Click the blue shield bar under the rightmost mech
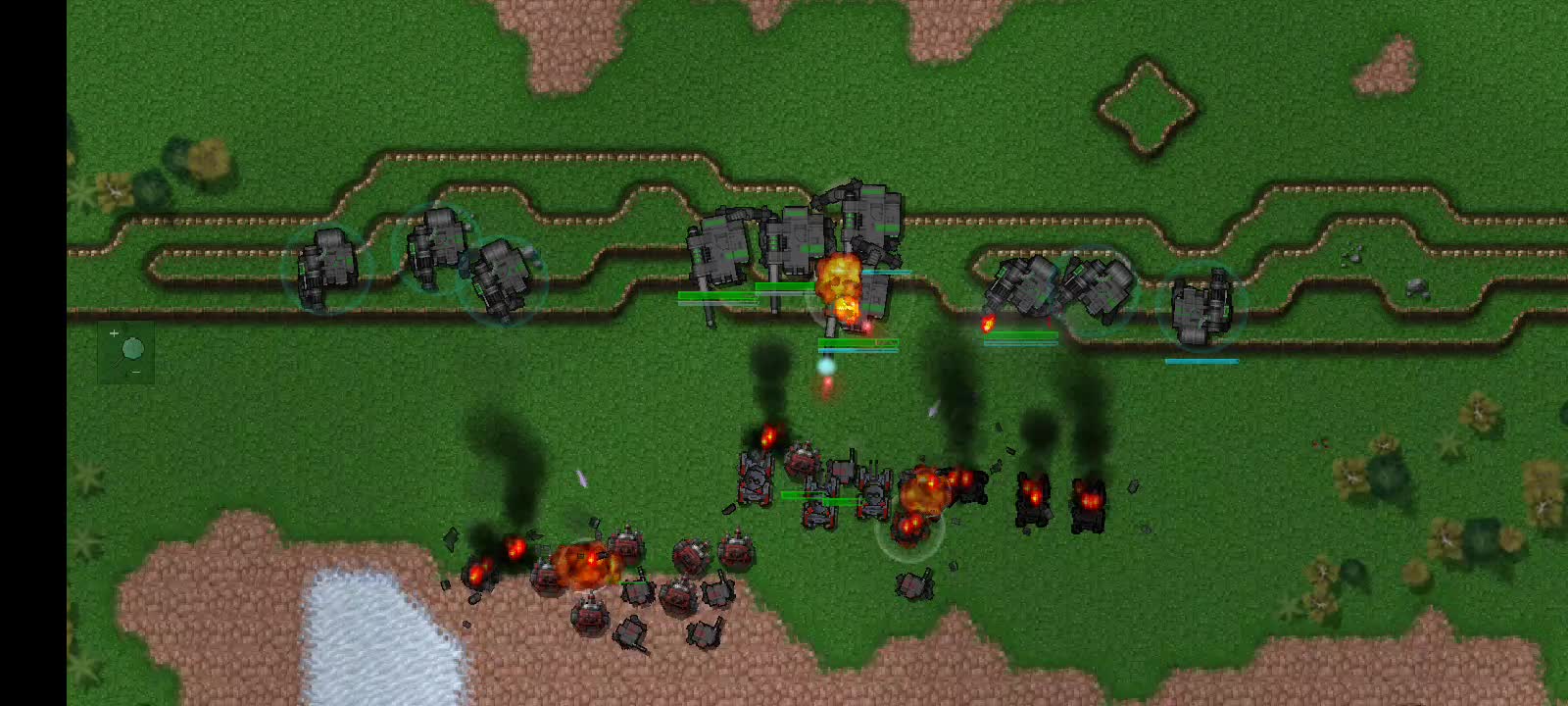This screenshot has height=706, width=1568. pos(1200,361)
